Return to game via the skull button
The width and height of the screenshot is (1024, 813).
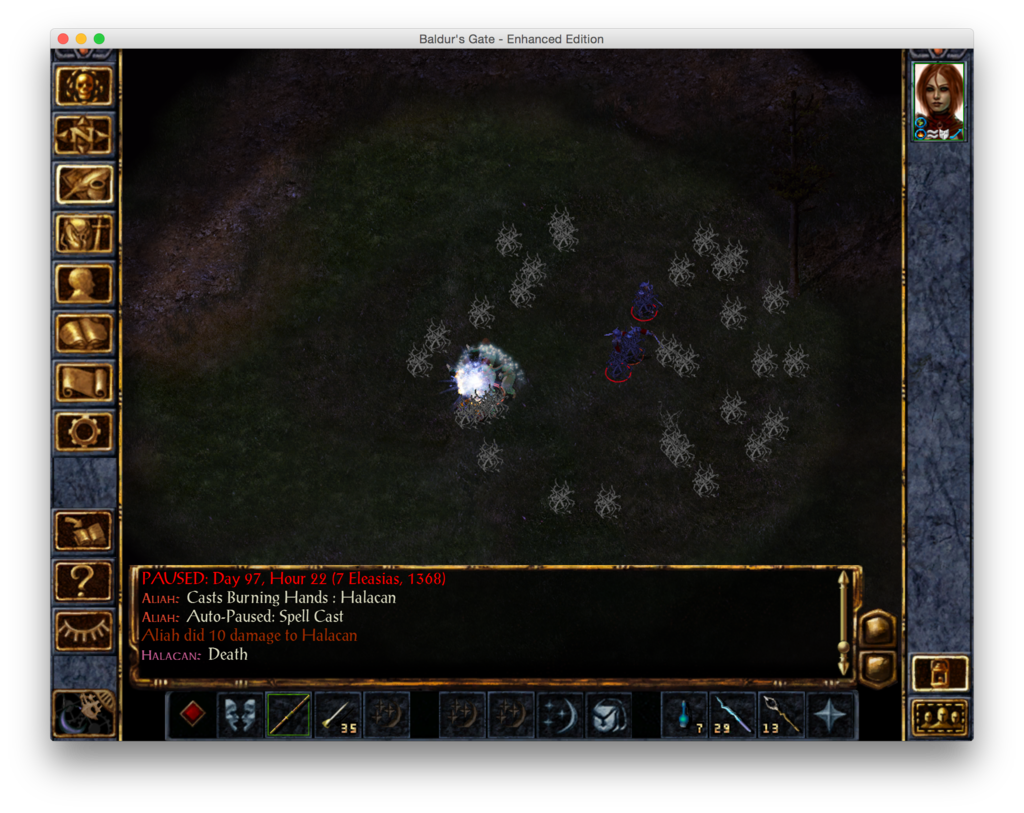click(84, 86)
